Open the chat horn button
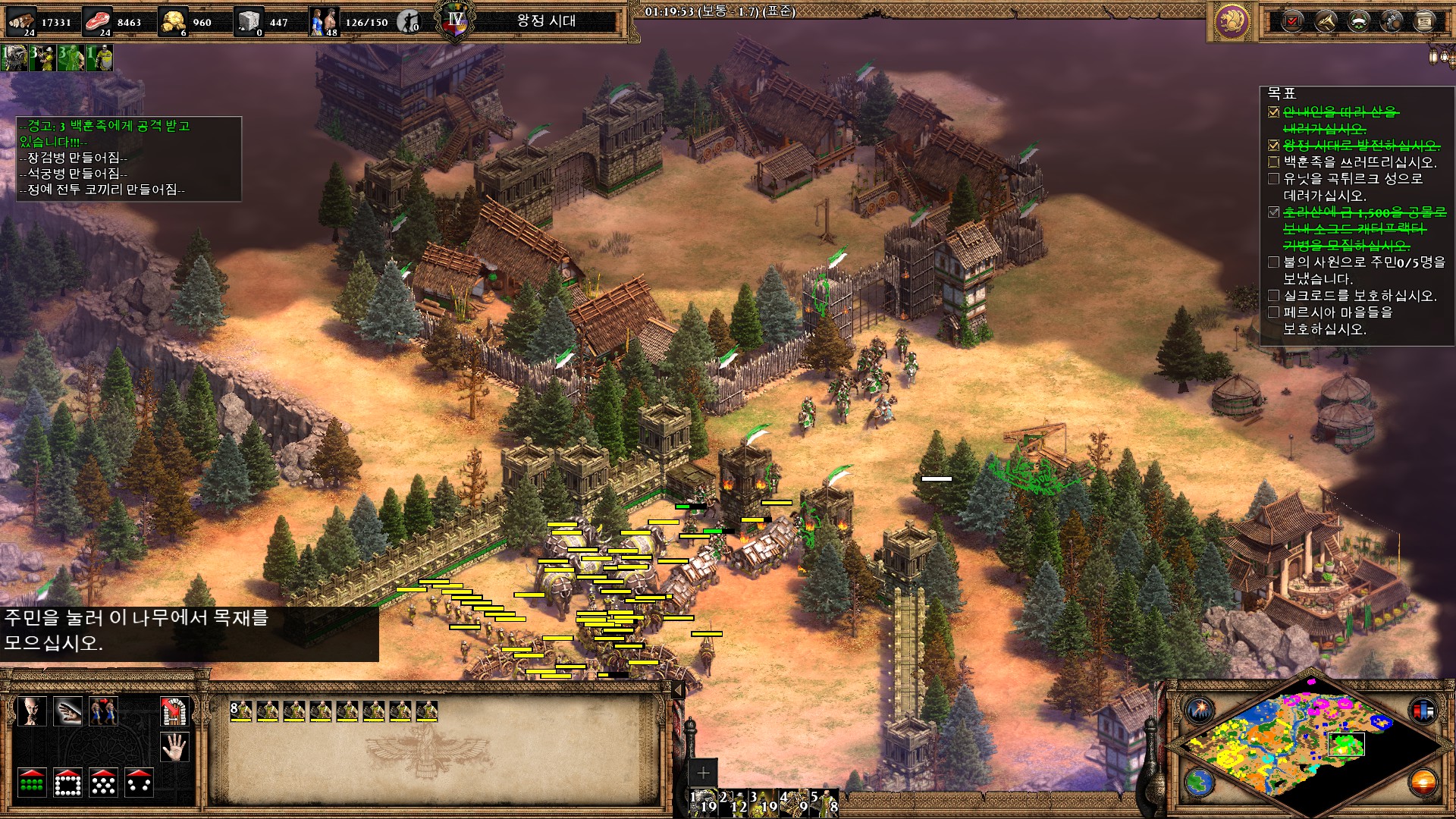Screen dimensions: 1456x819 [x=1325, y=21]
